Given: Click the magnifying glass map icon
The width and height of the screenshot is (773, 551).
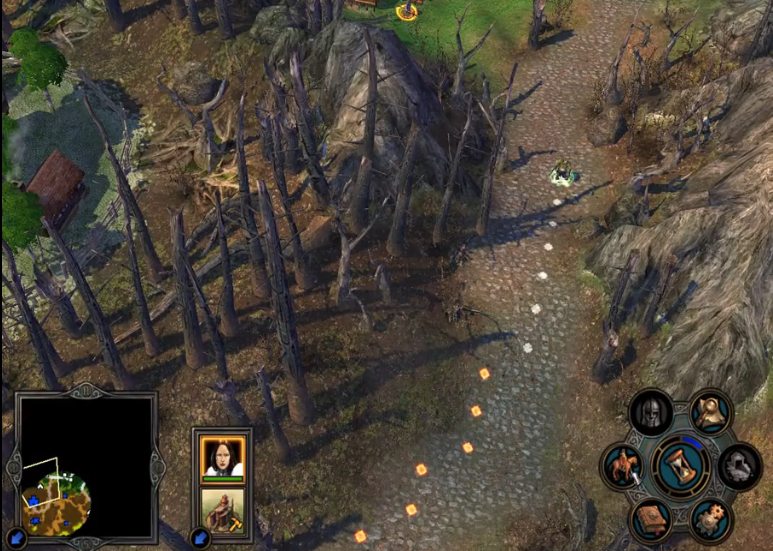Looking at the screenshot, I should click(710, 412).
